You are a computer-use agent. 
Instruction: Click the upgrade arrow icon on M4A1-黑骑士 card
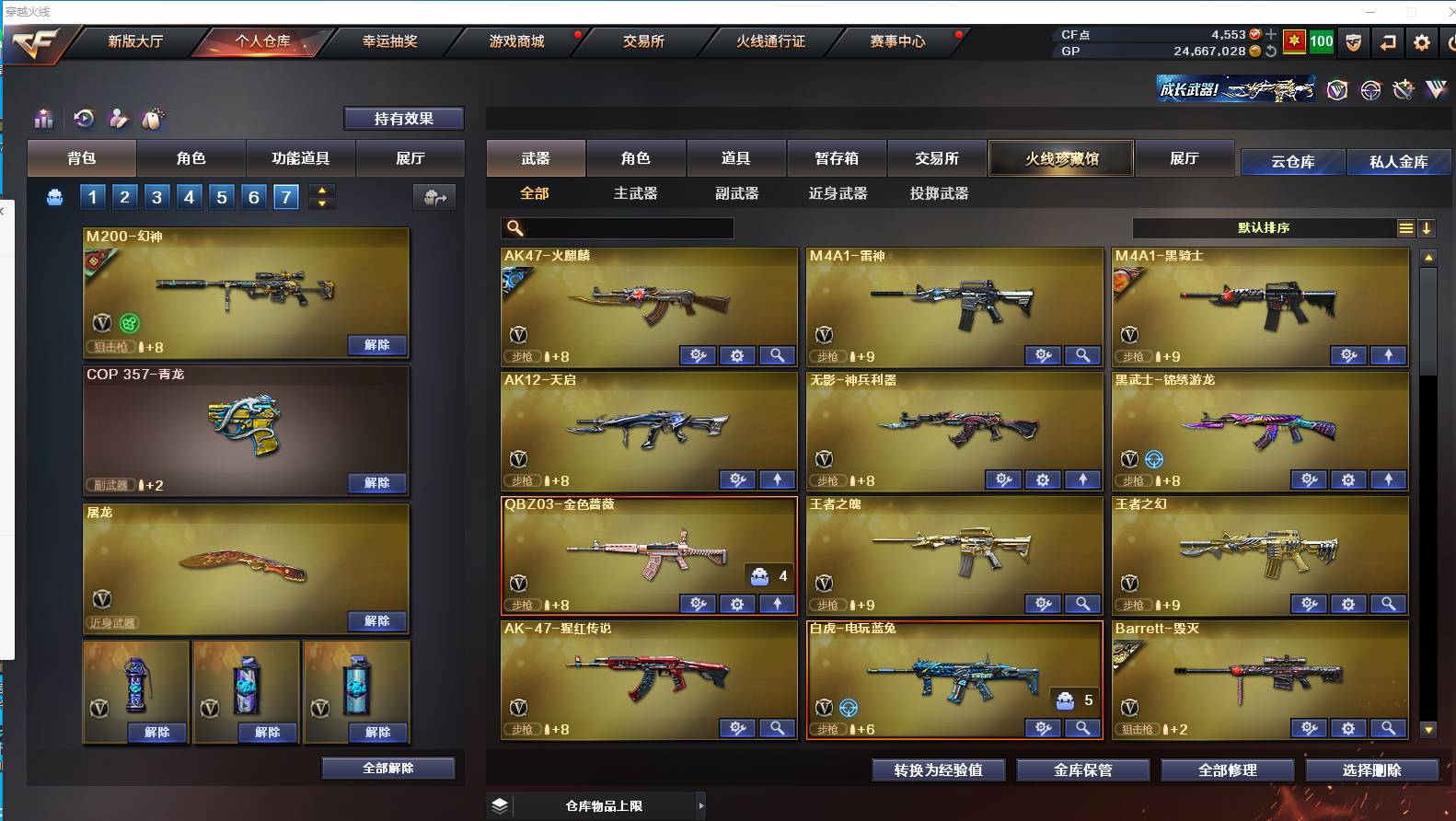point(1389,355)
